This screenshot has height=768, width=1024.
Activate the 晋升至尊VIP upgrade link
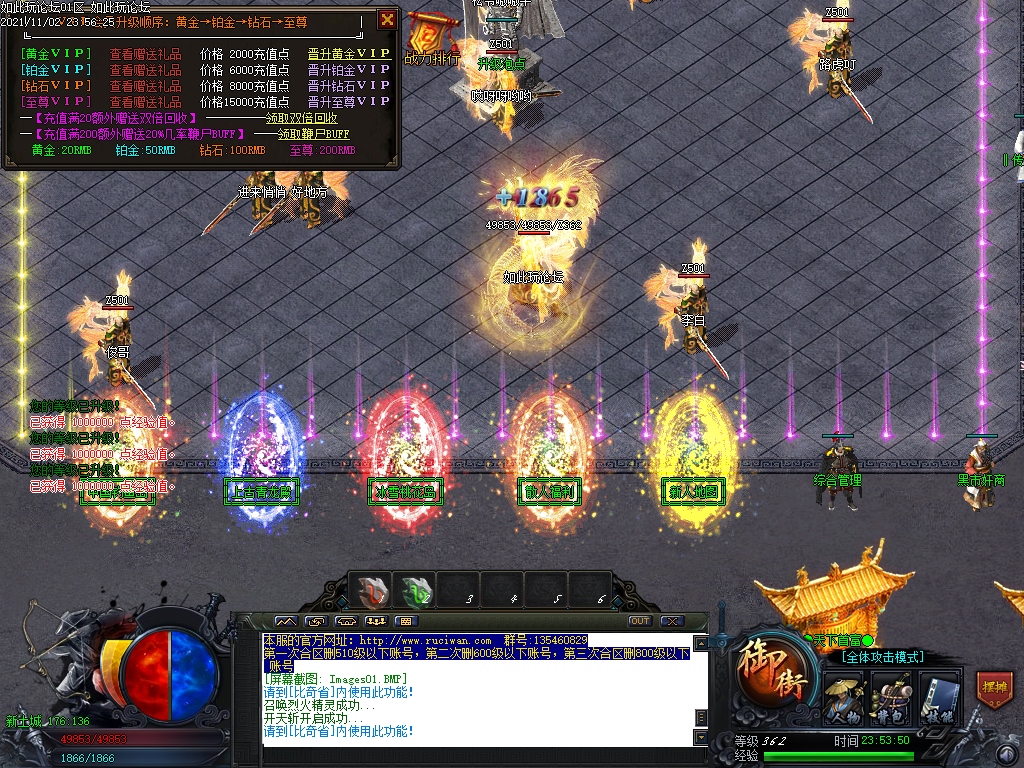(349, 102)
